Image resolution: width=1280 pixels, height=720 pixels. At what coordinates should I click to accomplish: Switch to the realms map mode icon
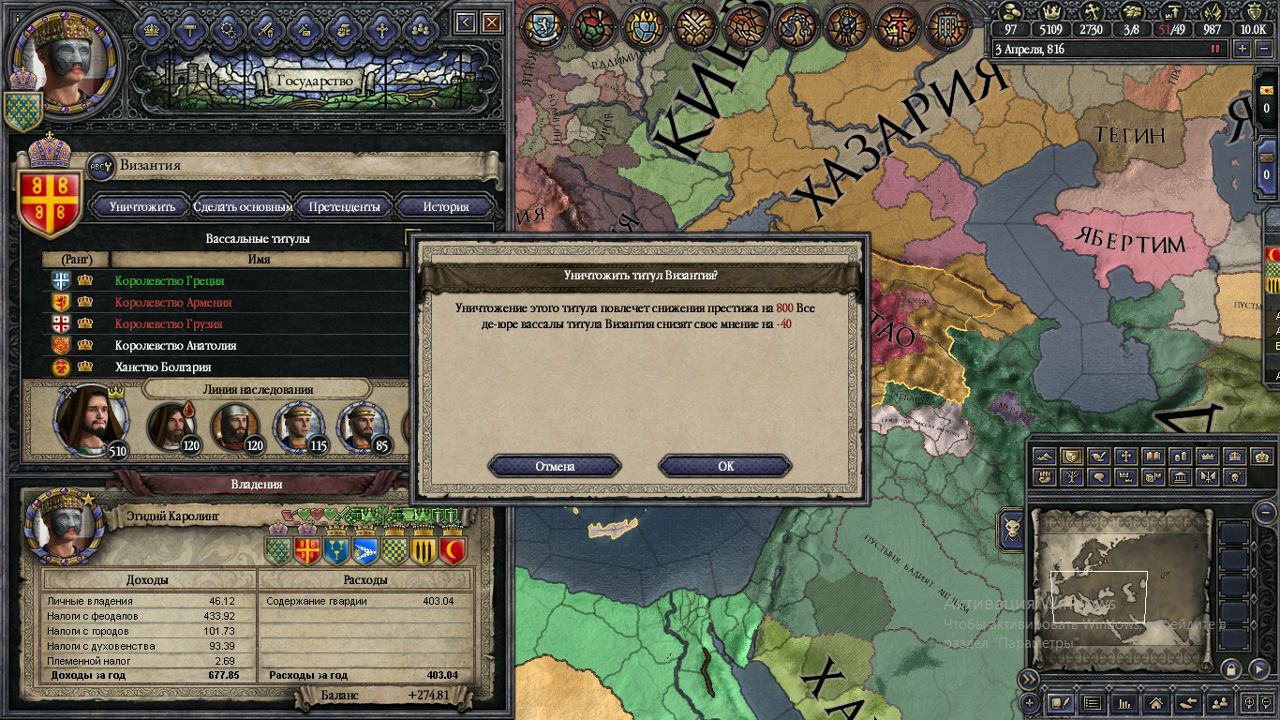coord(1072,456)
